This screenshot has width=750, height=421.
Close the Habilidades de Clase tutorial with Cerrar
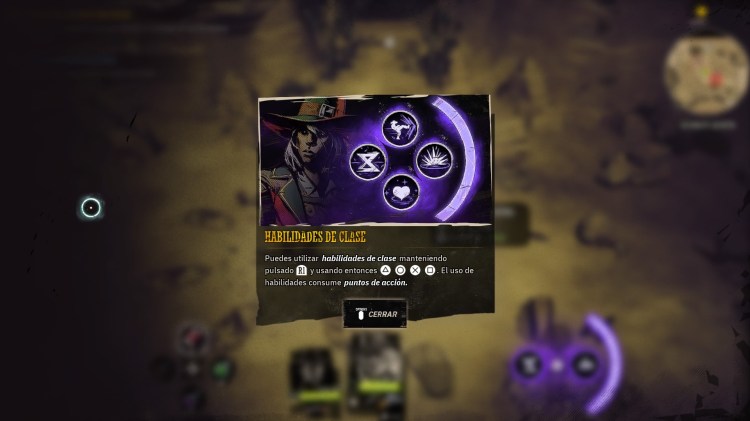(375, 314)
